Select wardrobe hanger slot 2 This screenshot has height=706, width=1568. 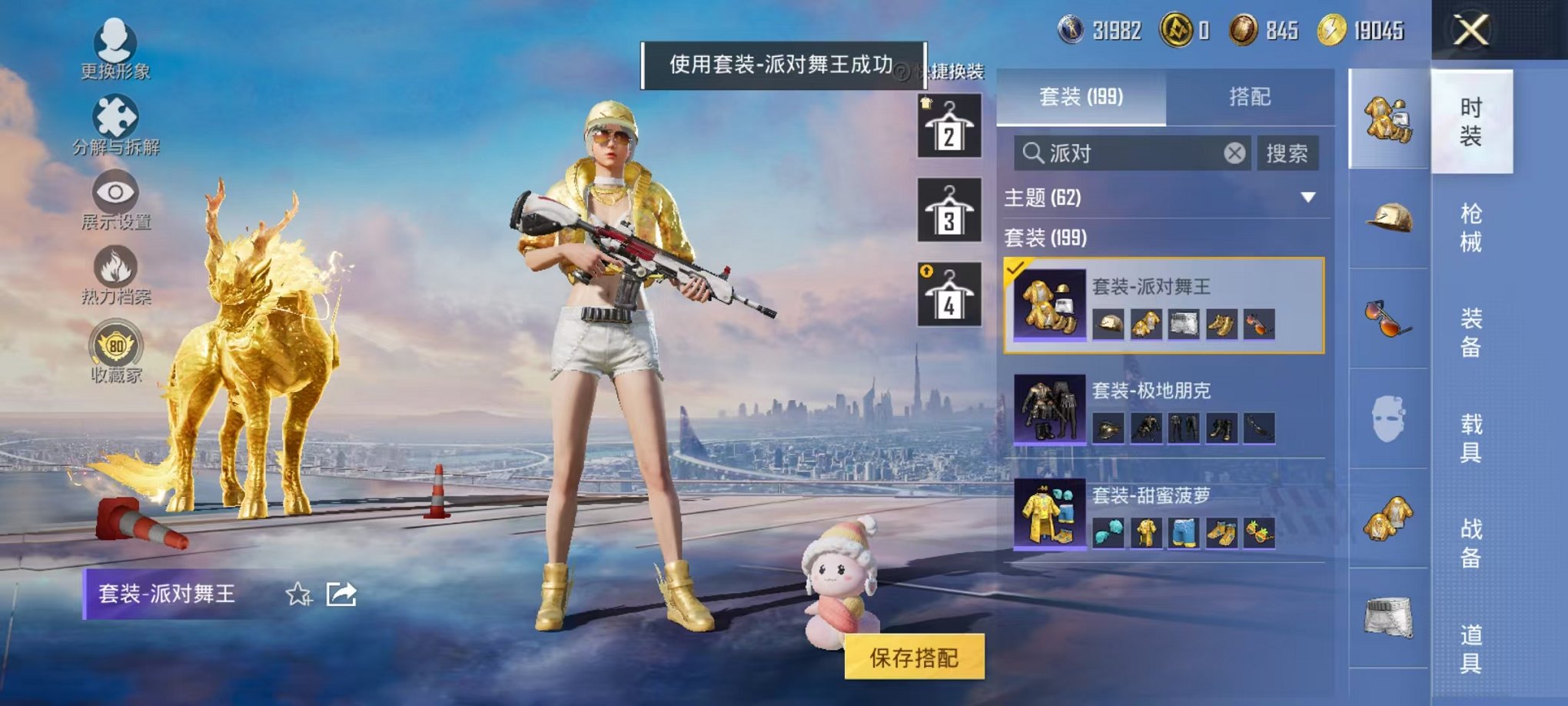[948, 127]
